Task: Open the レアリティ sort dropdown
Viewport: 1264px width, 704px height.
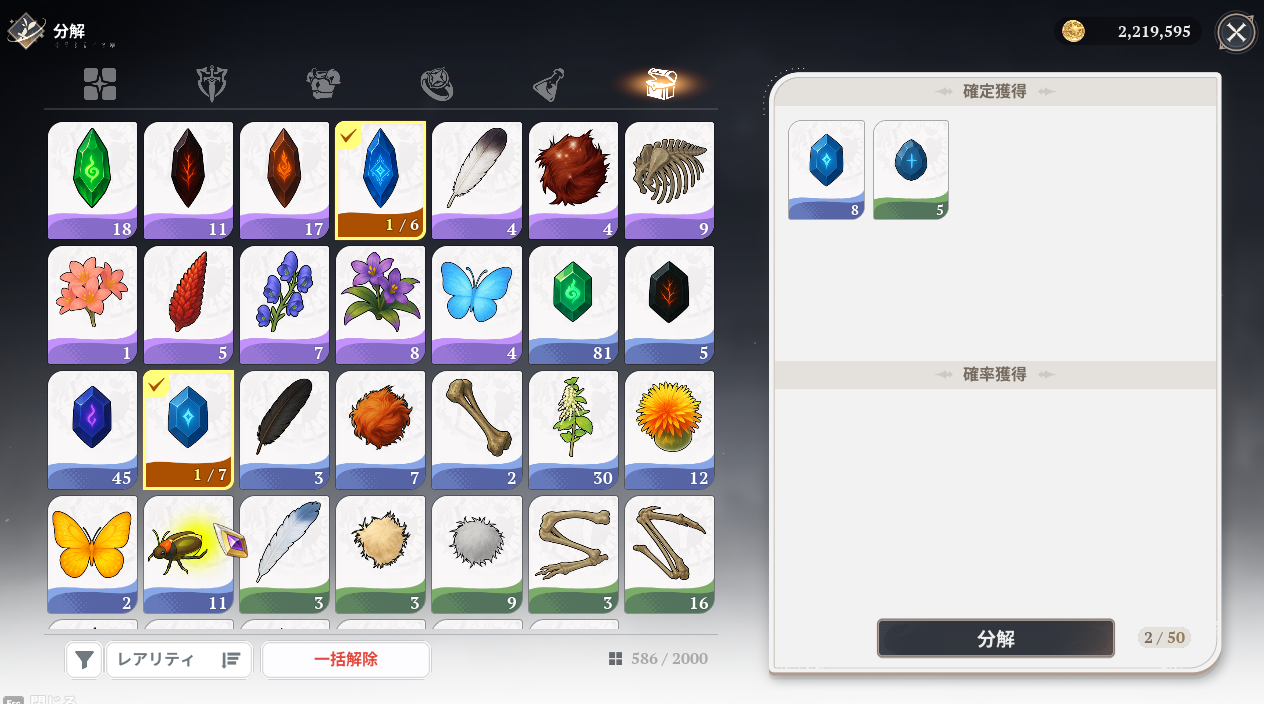Action: [x=179, y=659]
